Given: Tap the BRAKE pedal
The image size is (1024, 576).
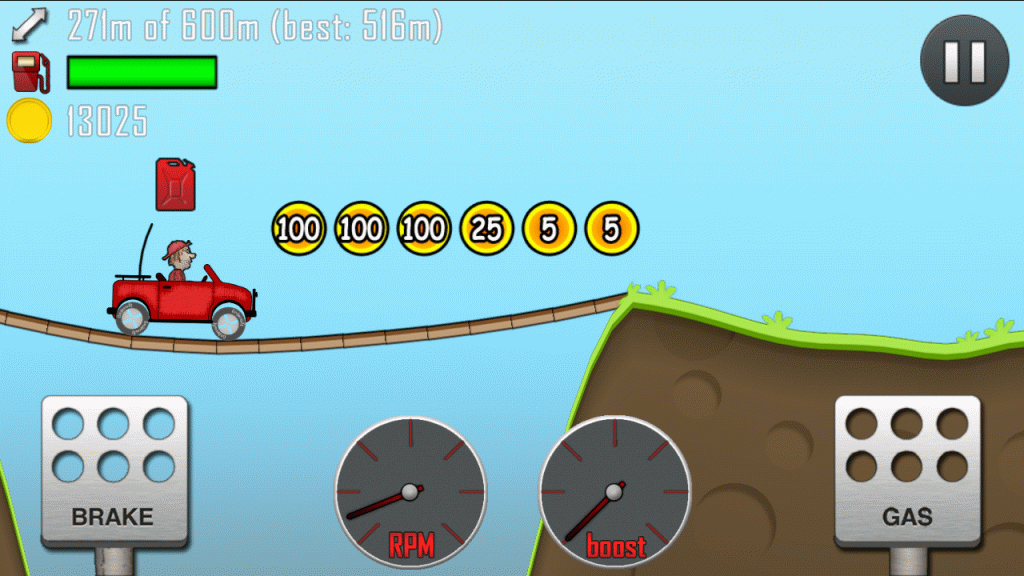Looking at the screenshot, I should (x=113, y=470).
